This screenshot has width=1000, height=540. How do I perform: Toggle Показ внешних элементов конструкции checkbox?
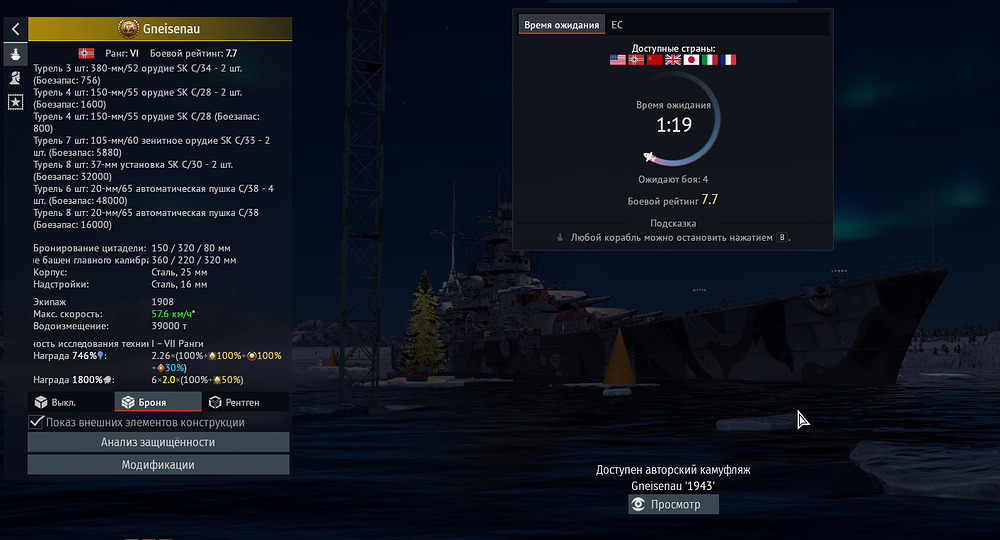(x=38, y=422)
